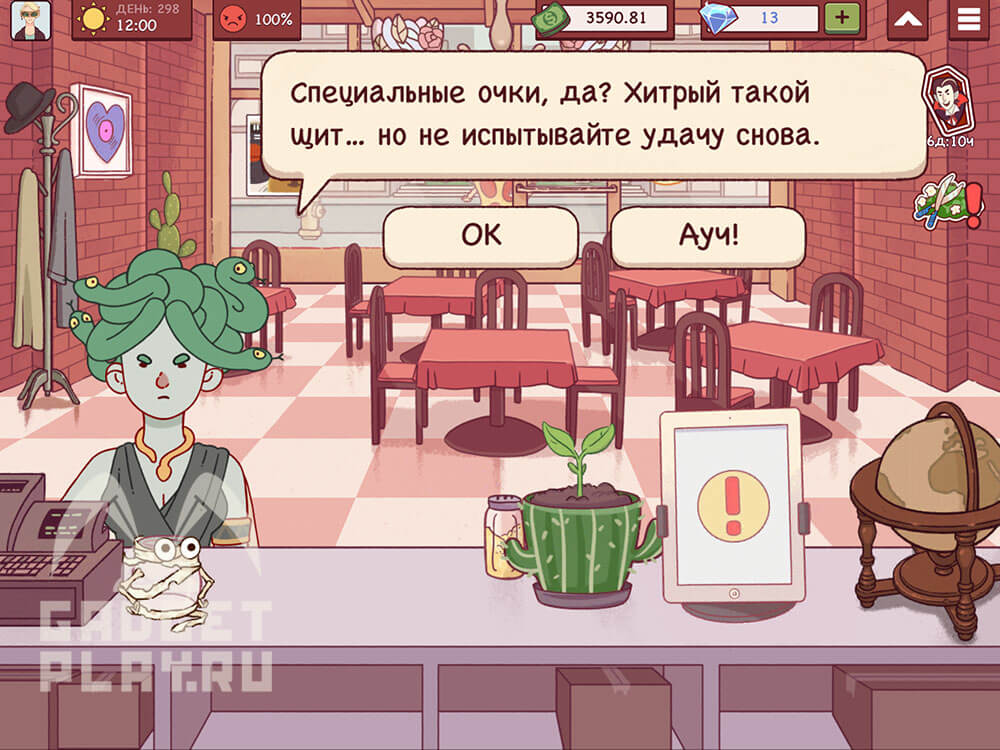Add more diamonds with the plus button

842,18
